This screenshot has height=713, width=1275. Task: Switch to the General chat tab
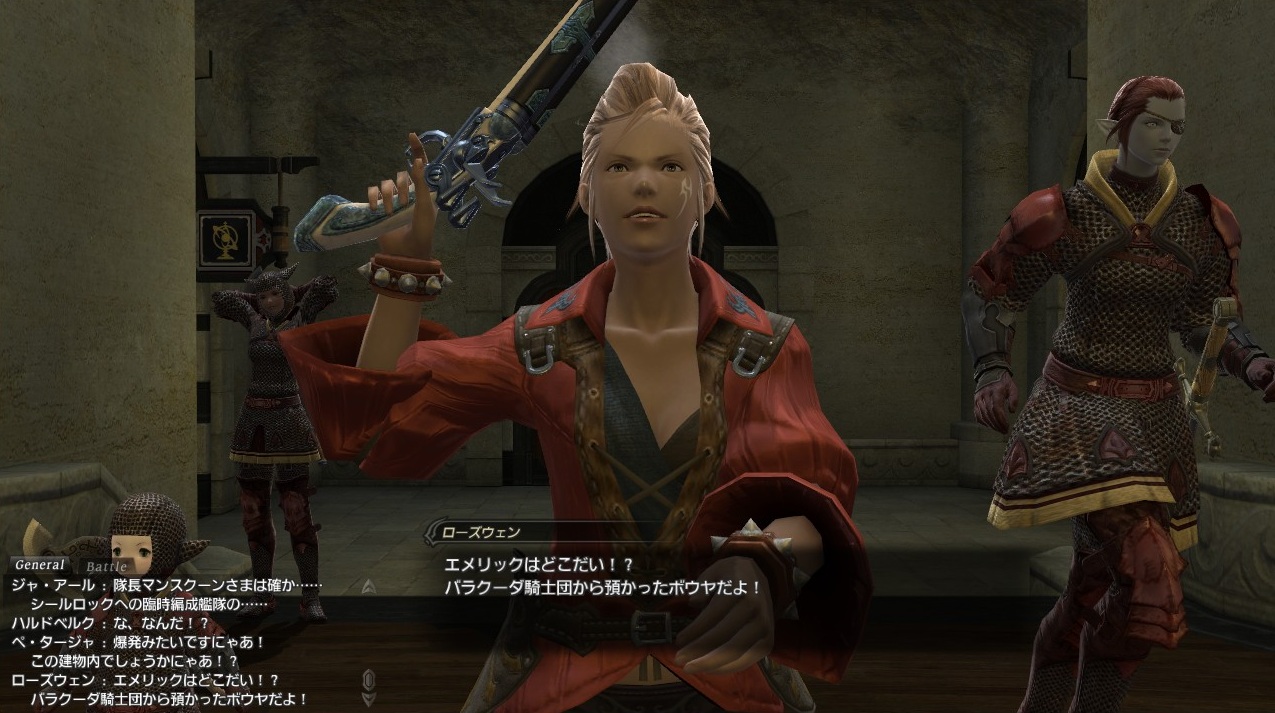39,565
